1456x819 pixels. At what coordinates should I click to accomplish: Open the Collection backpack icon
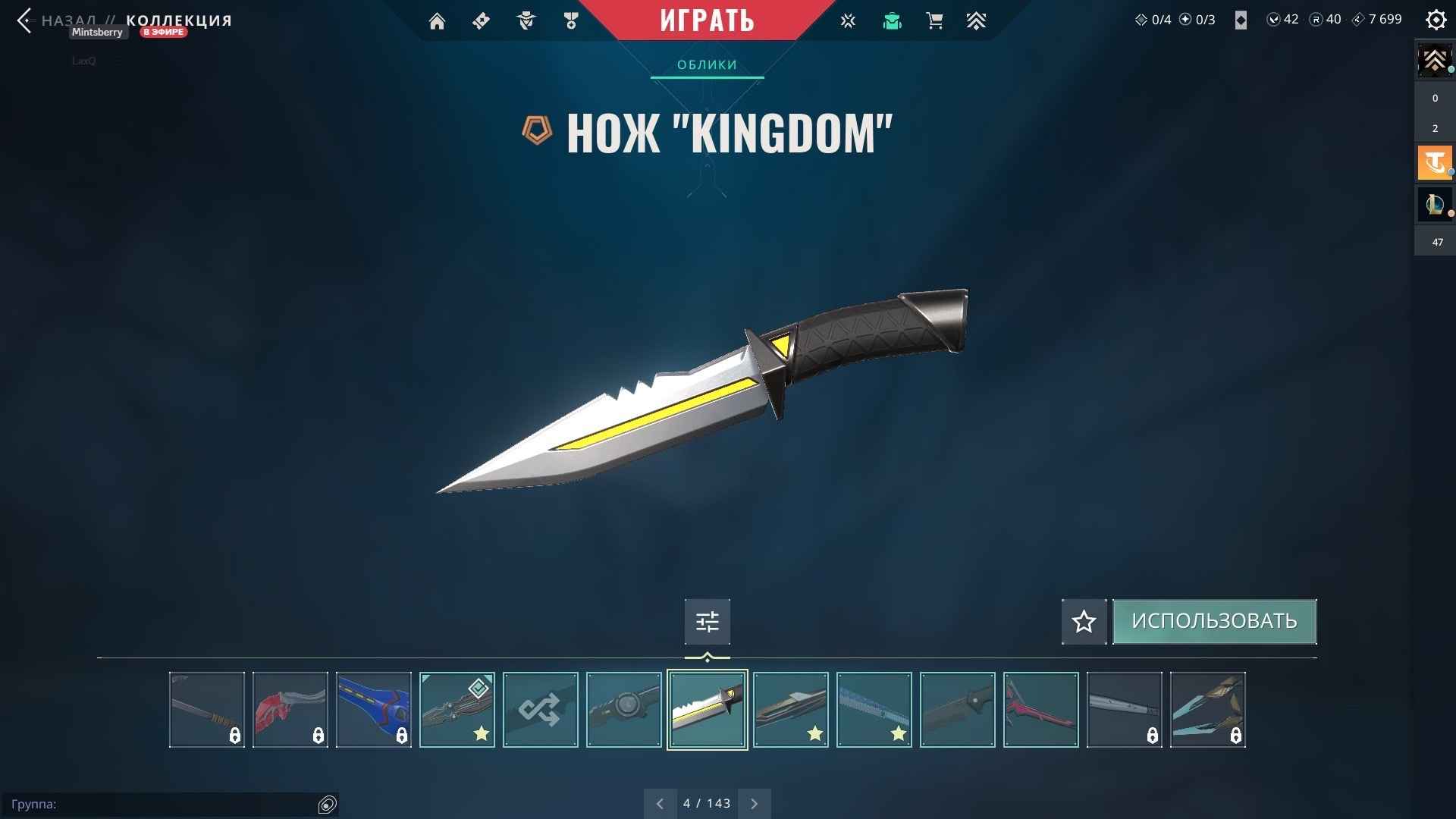(x=892, y=20)
